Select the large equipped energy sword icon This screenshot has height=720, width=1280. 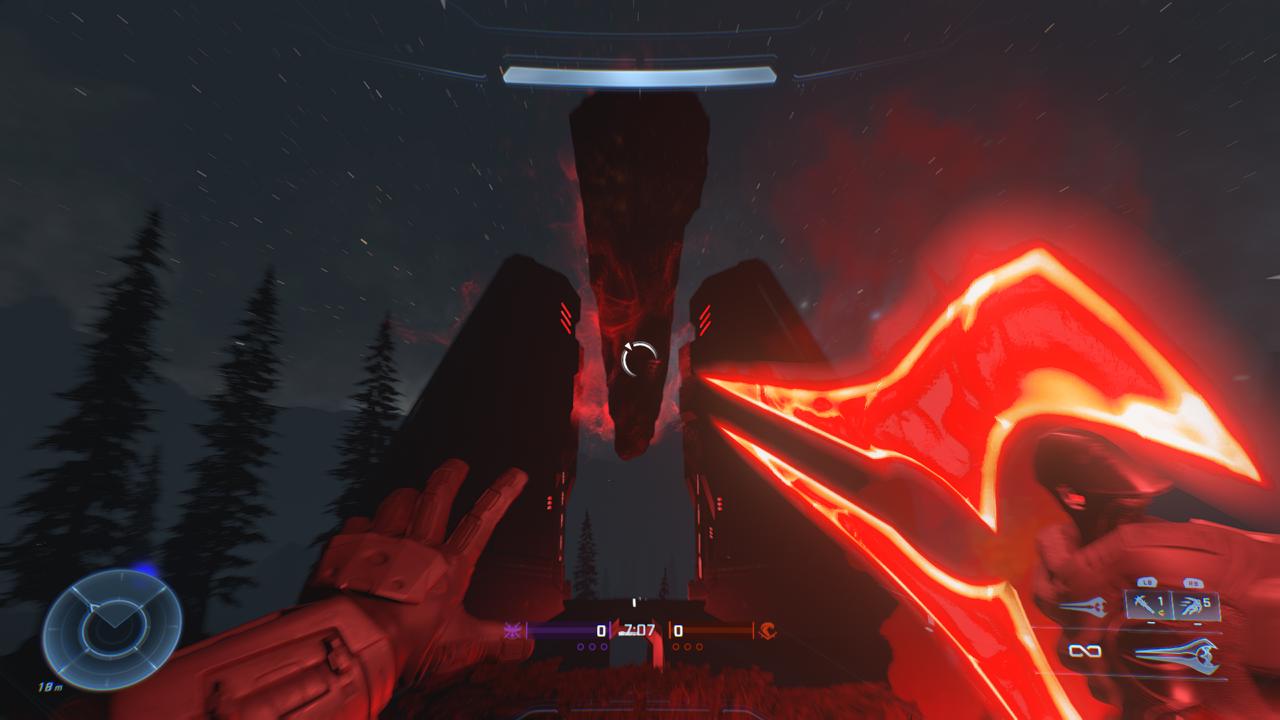pos(1176,654)
